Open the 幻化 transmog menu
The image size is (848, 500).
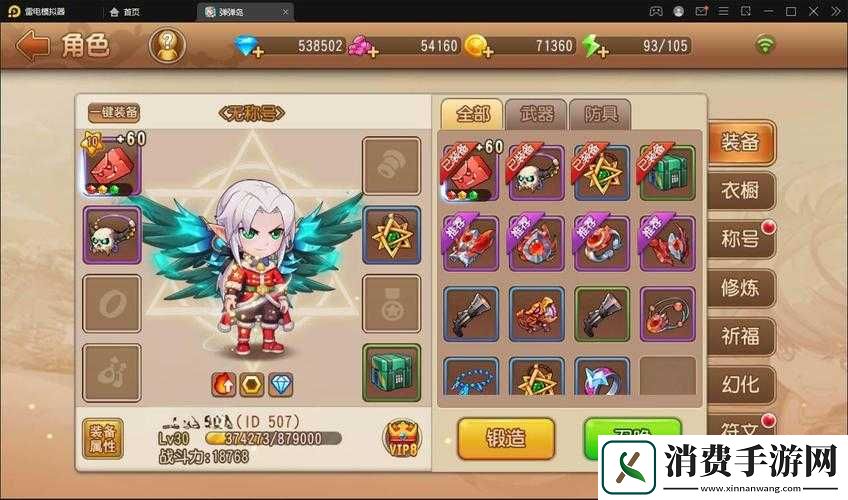pyautogui.click(x=740, y=383)
